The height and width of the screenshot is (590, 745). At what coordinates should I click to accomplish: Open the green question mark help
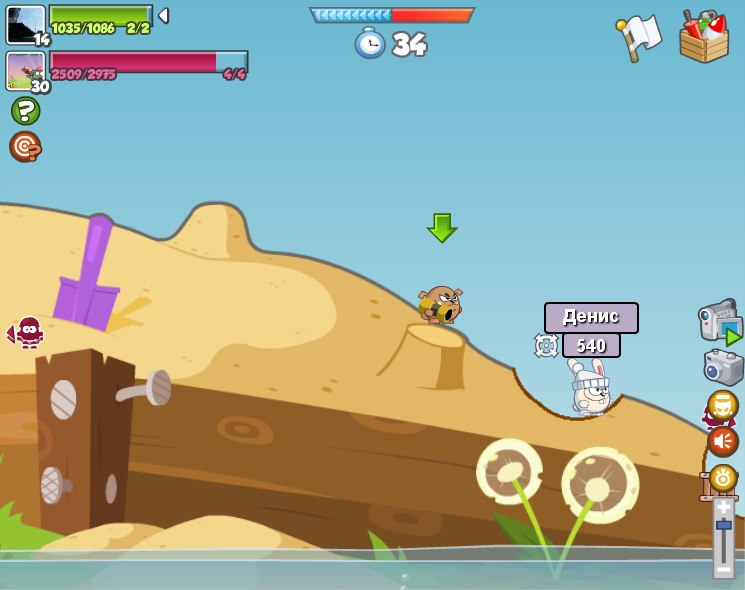[25, 110]
